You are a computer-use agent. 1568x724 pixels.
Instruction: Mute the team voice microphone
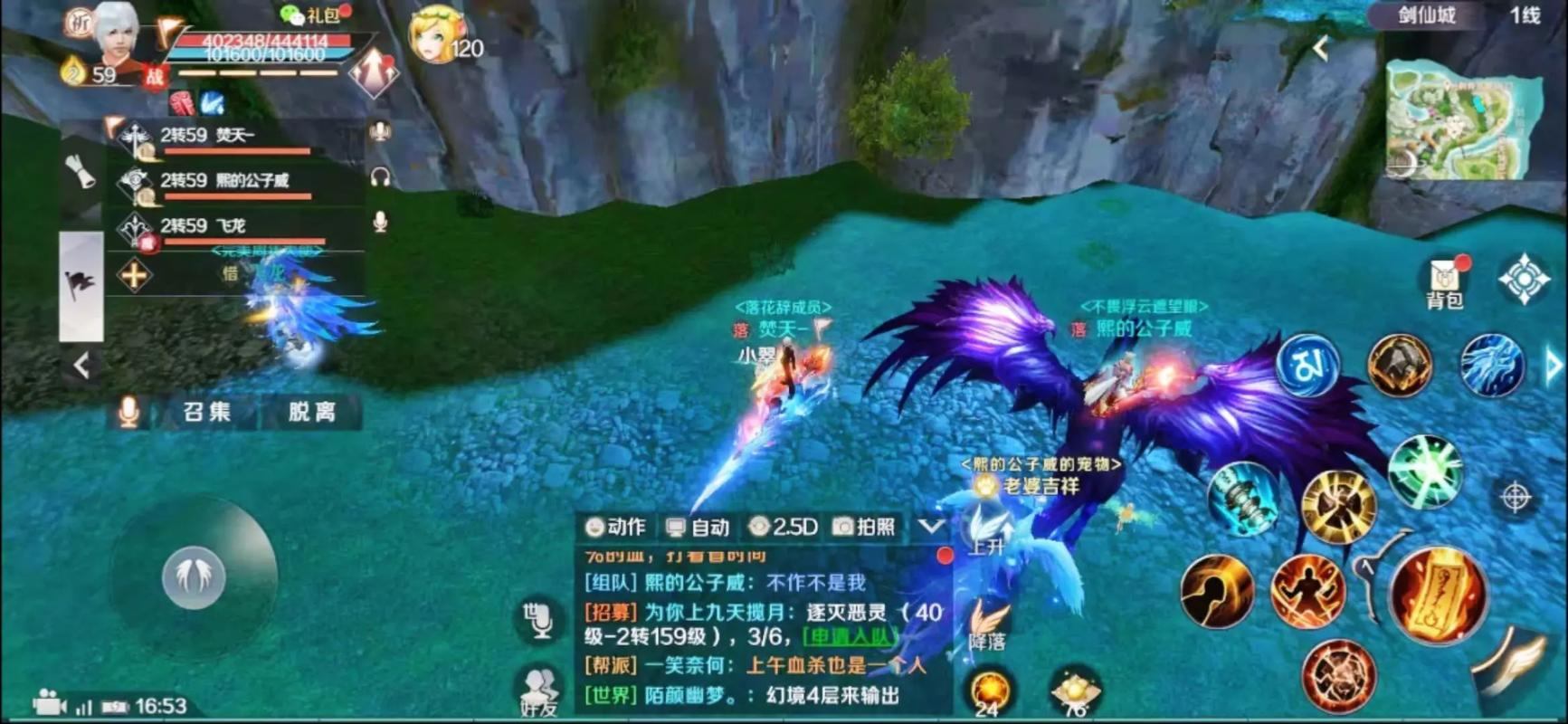[127, 413]
